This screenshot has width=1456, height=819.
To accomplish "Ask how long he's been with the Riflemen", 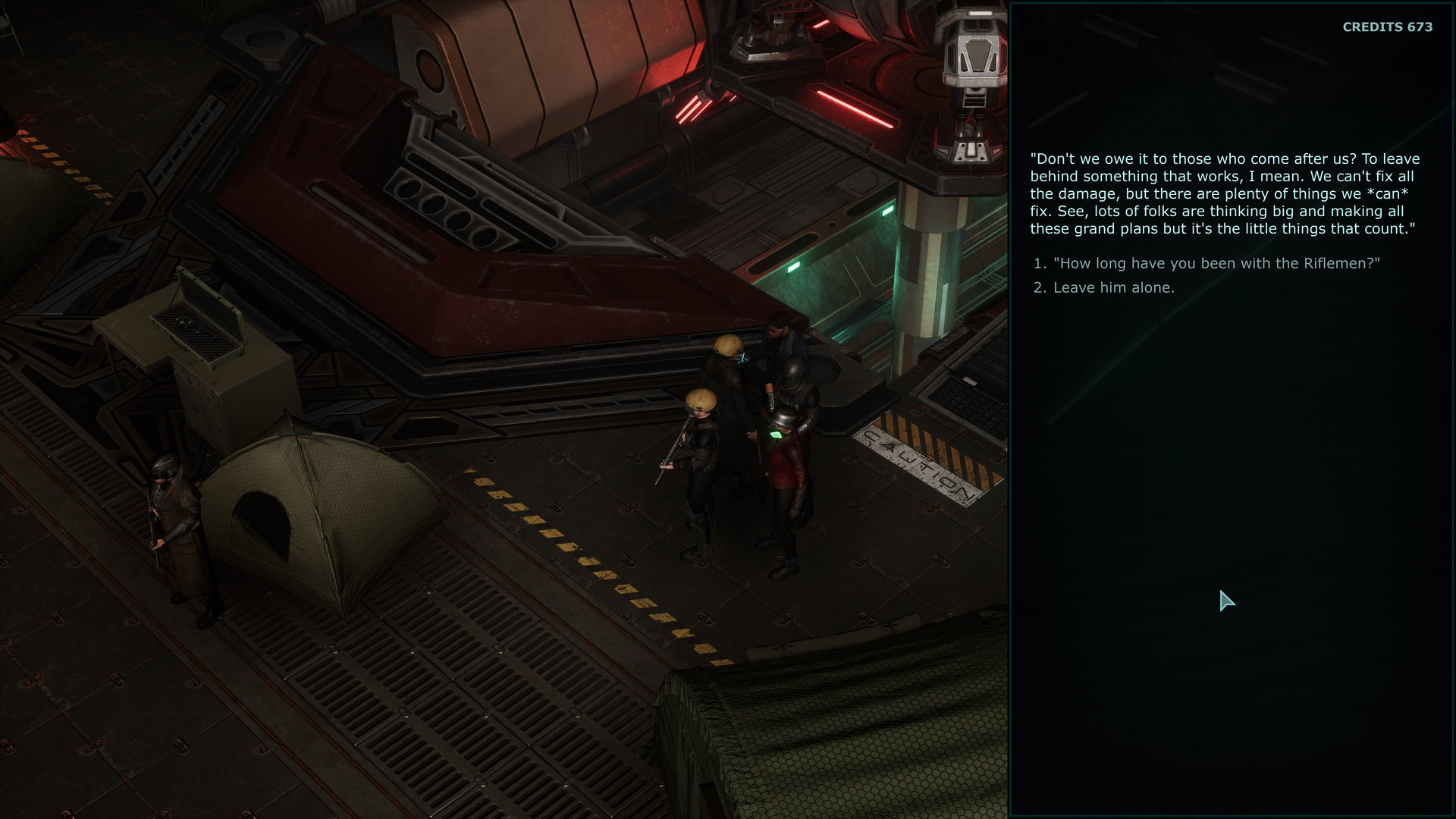I will coord(1216,263).
